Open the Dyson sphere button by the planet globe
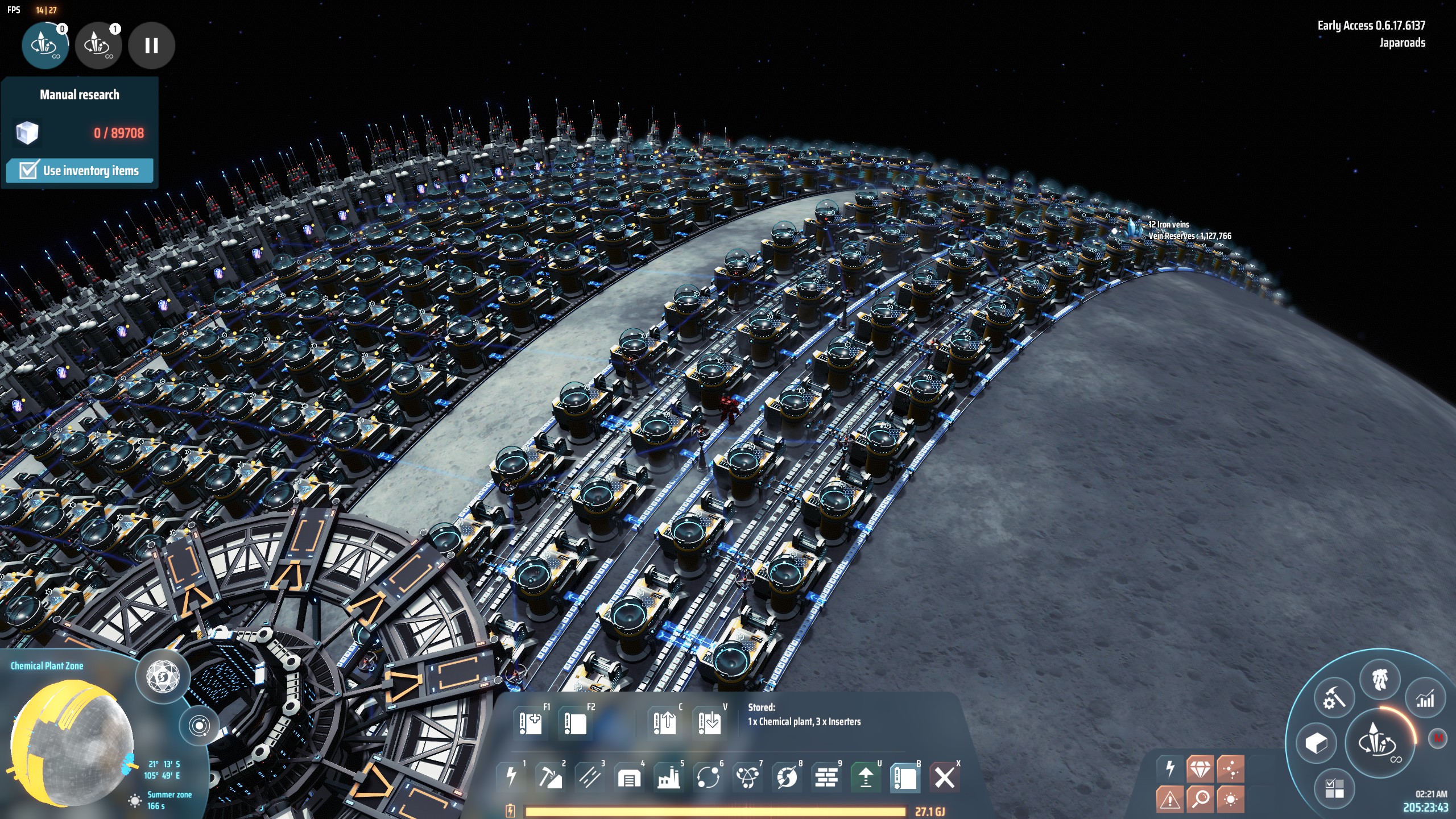Screen dimensions: 1456x819 pos(163,677)
